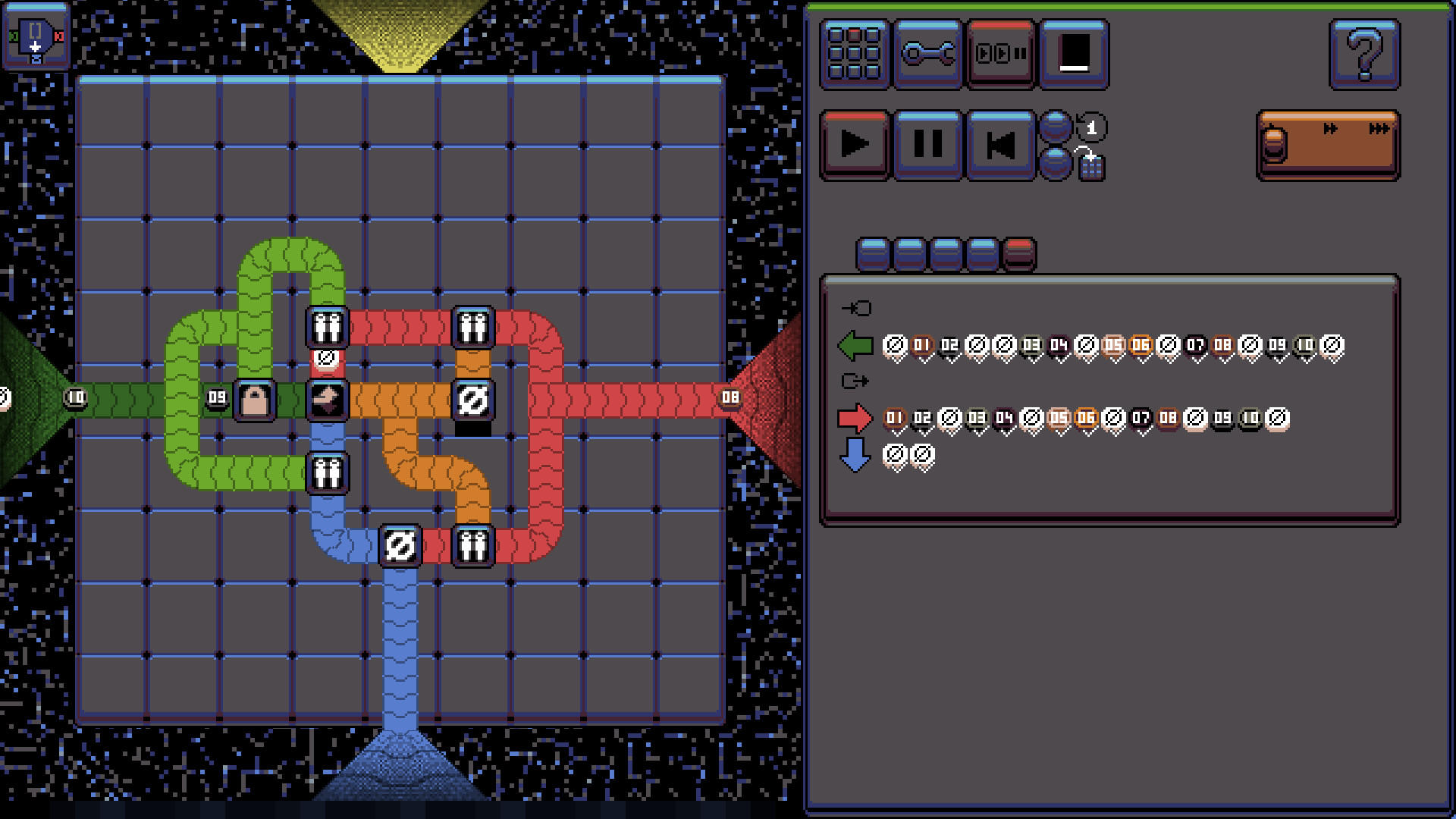Image resolution: width=1456 pixels, height=819 pixels.
Task: Click the Pause control
Action: [927, 145]
